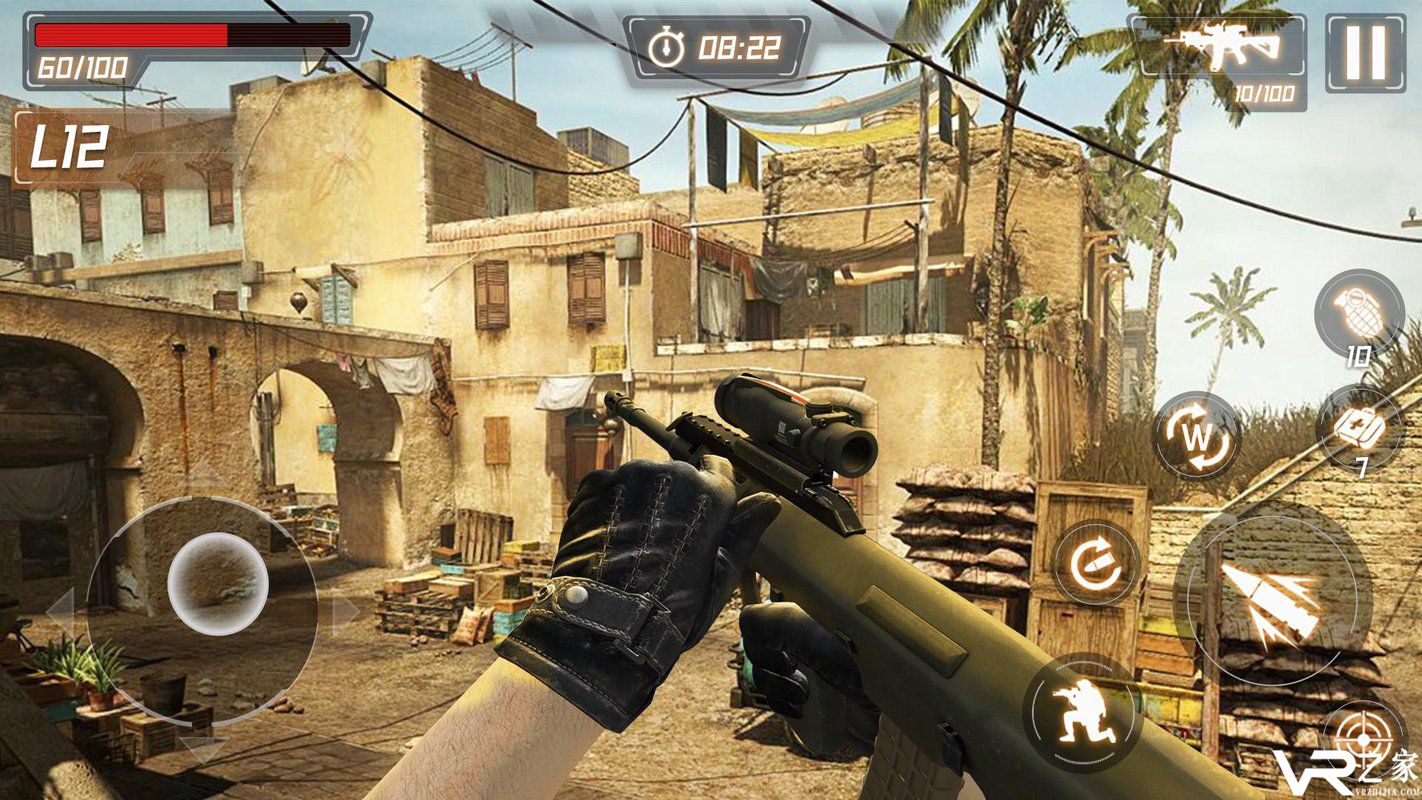Tap the joystick's right arrow
This screenshot has width=1422, height=800.
346,612
